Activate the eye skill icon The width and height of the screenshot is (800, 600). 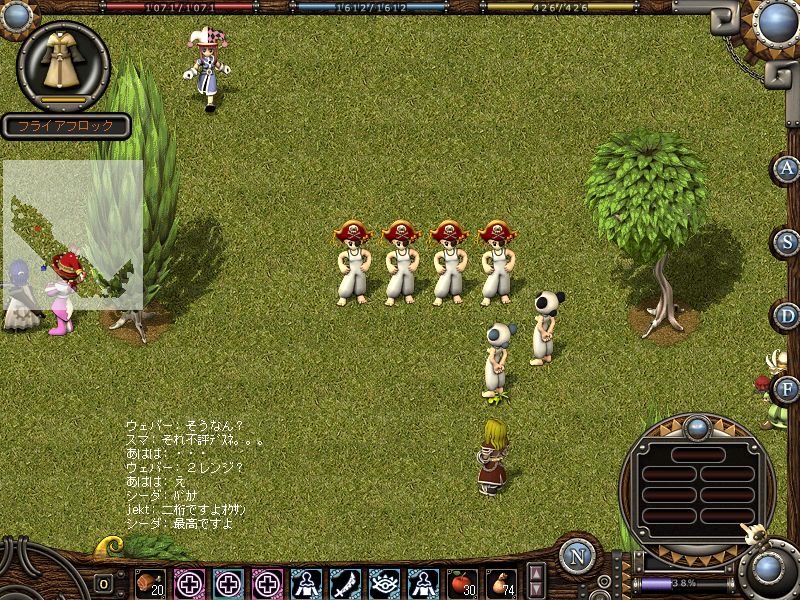point(384,583)
